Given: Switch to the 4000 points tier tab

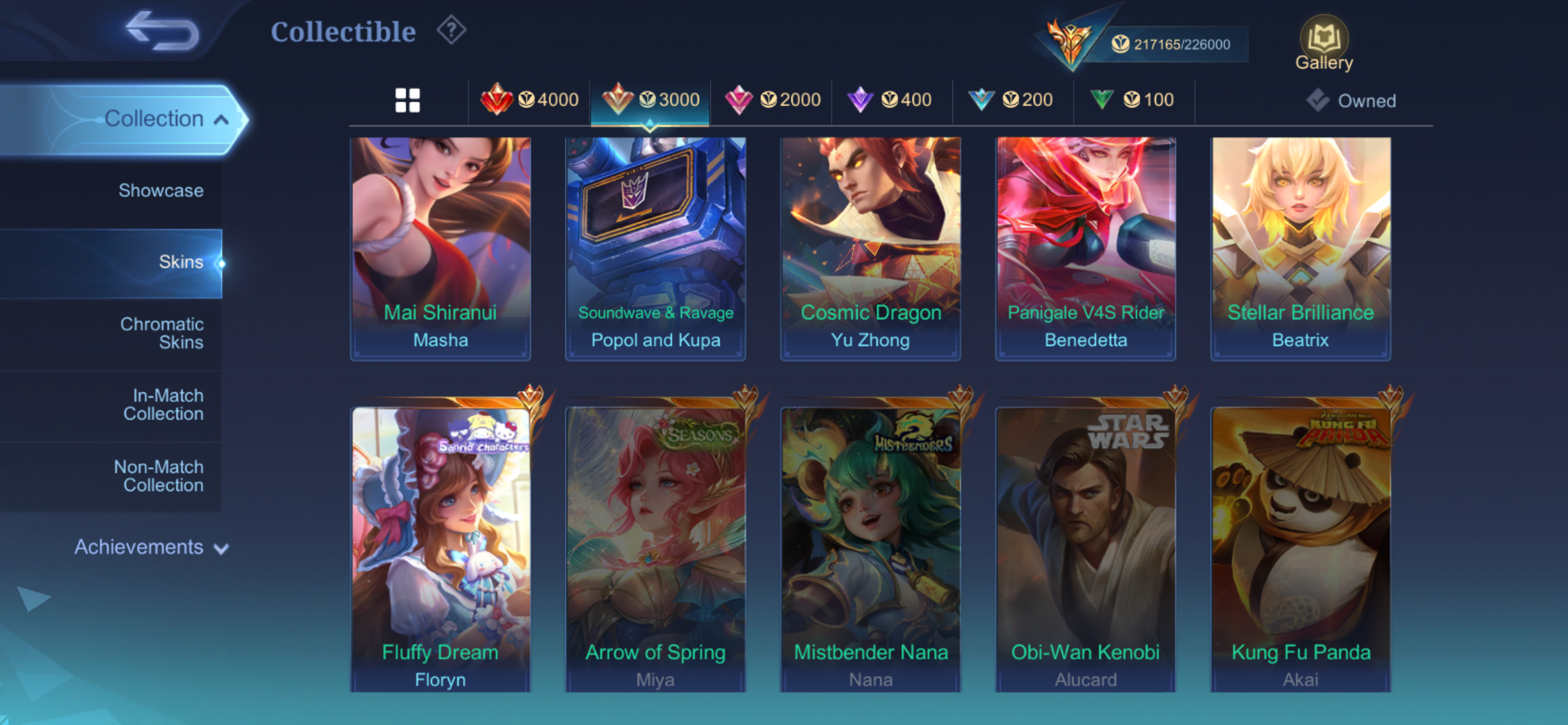Looking at the screenshot, I should click(x=529, y=100).
